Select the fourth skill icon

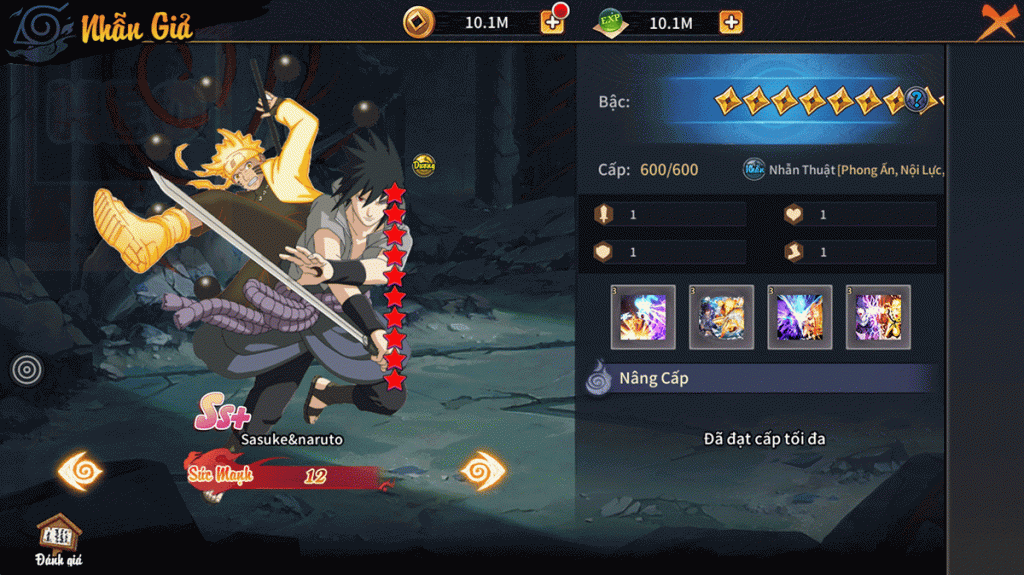click(878, 317)
